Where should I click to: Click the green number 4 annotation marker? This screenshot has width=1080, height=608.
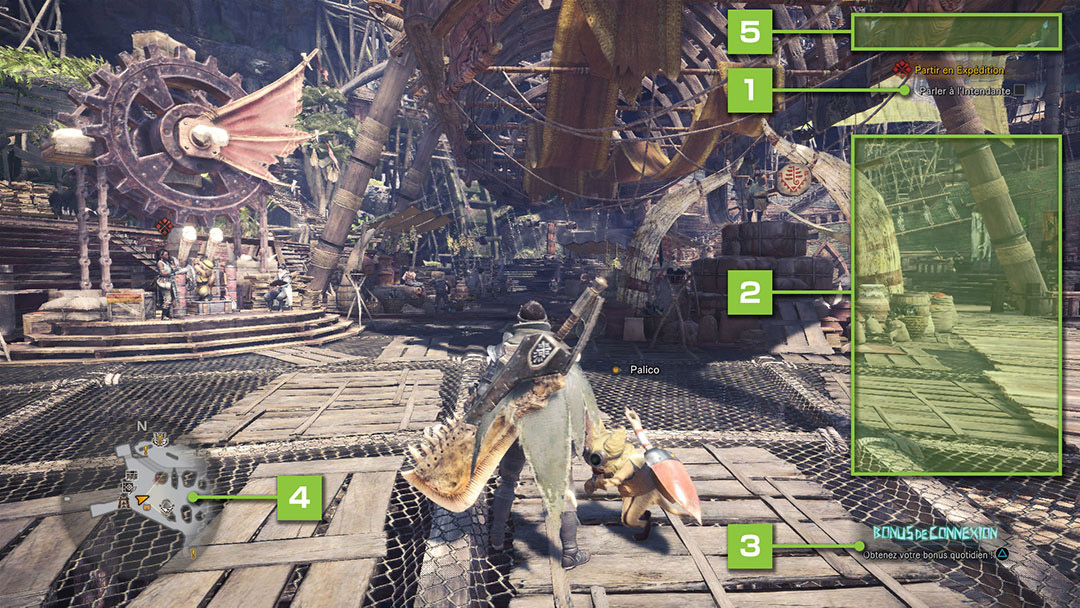299,497
